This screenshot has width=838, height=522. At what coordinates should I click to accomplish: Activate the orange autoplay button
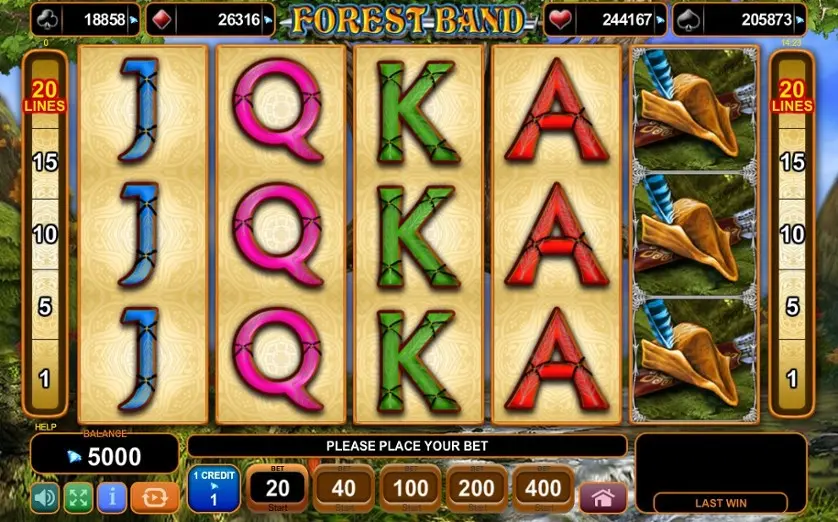pyautogui.click(x=155, y=497)
